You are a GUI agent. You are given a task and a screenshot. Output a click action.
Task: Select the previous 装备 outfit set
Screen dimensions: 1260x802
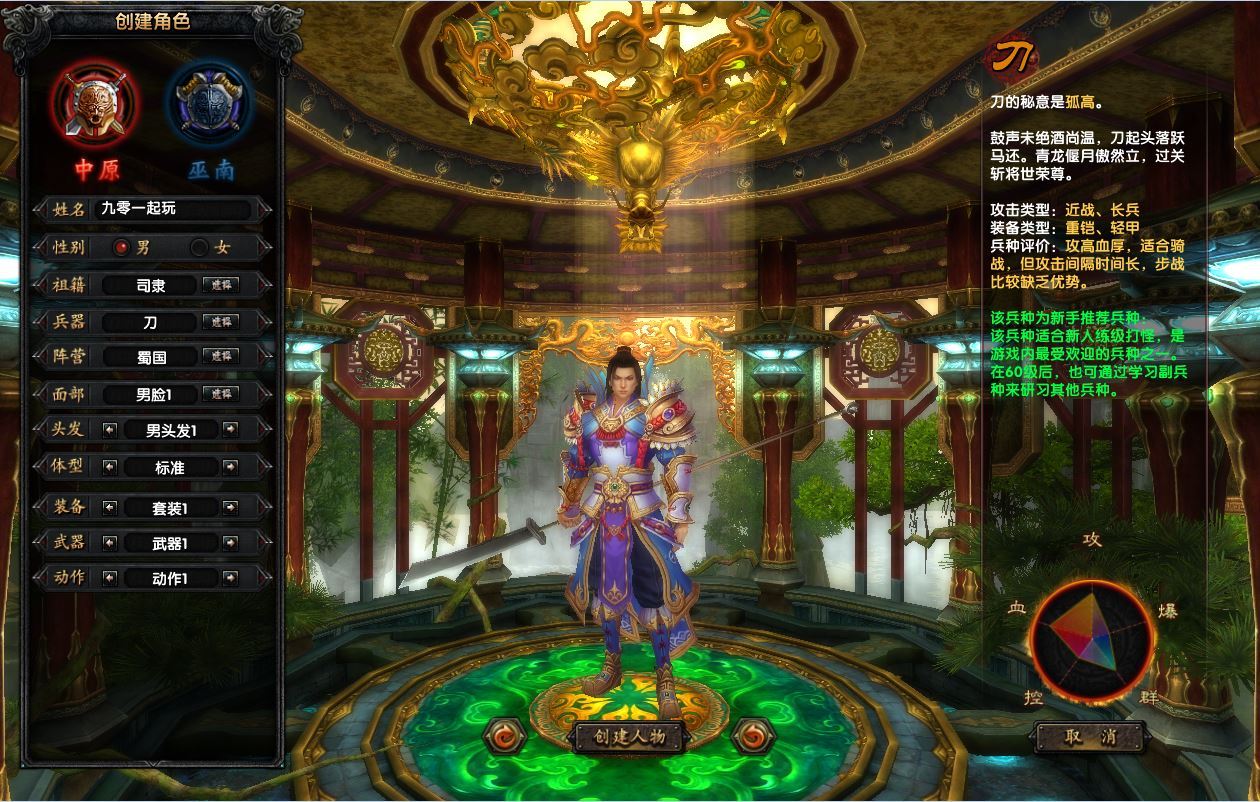point(110,507)
